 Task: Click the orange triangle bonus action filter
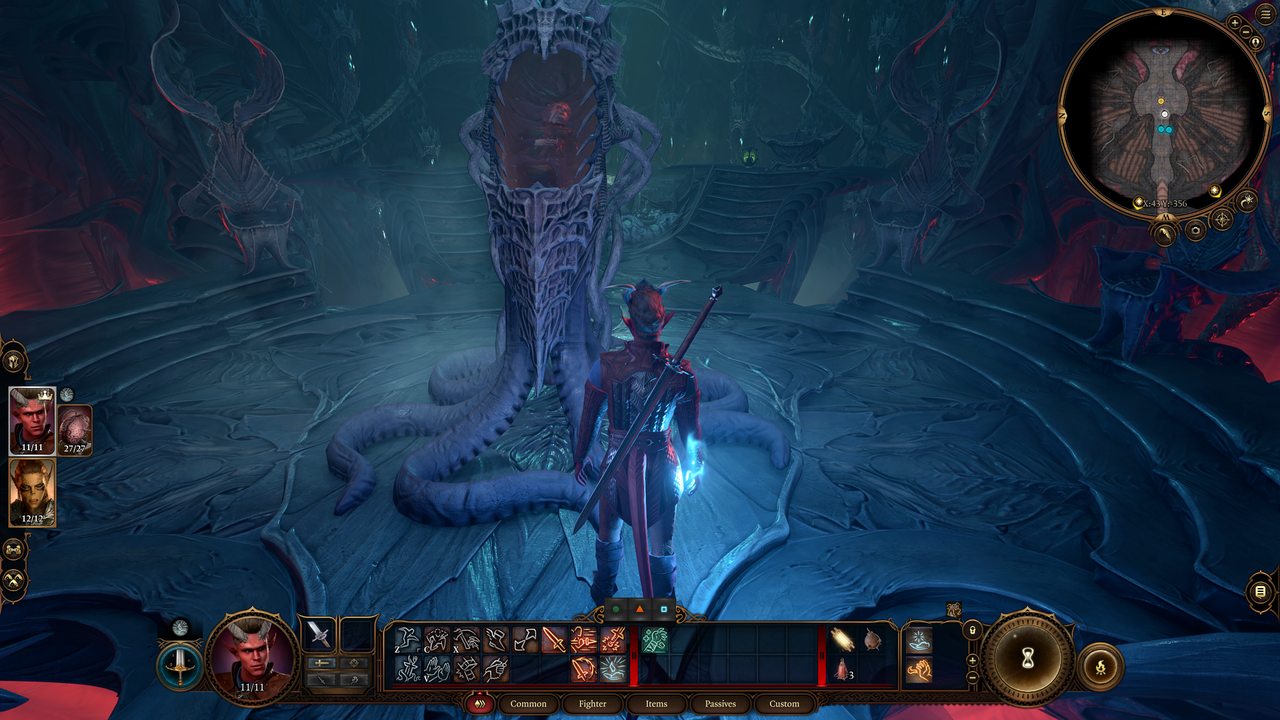coord(640,608)
